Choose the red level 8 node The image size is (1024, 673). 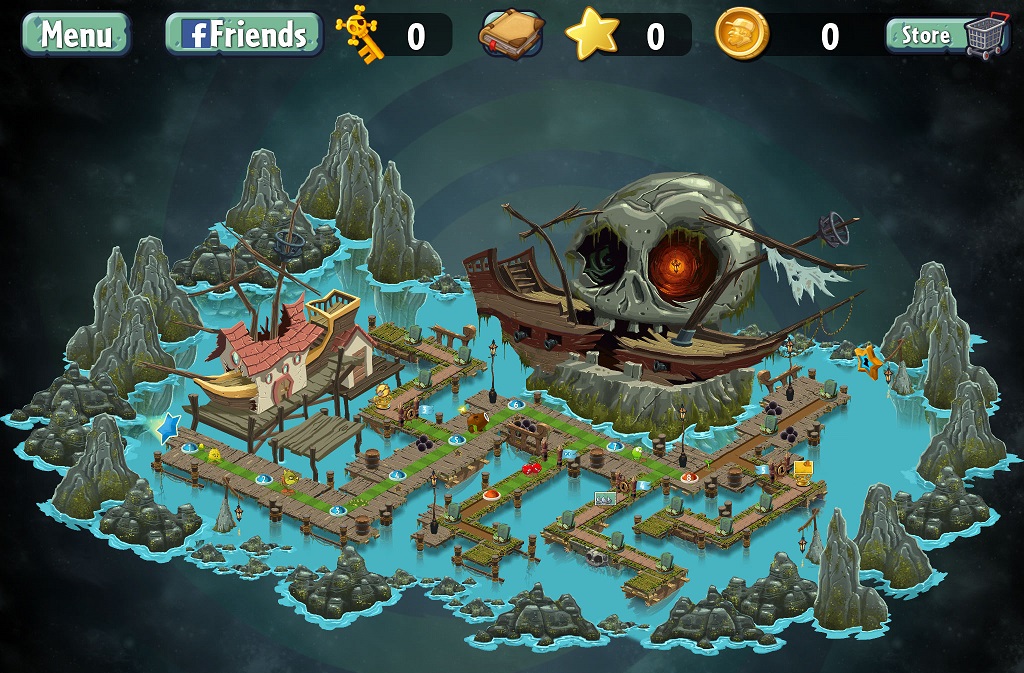pyautogui.click(x=689, y=478)
